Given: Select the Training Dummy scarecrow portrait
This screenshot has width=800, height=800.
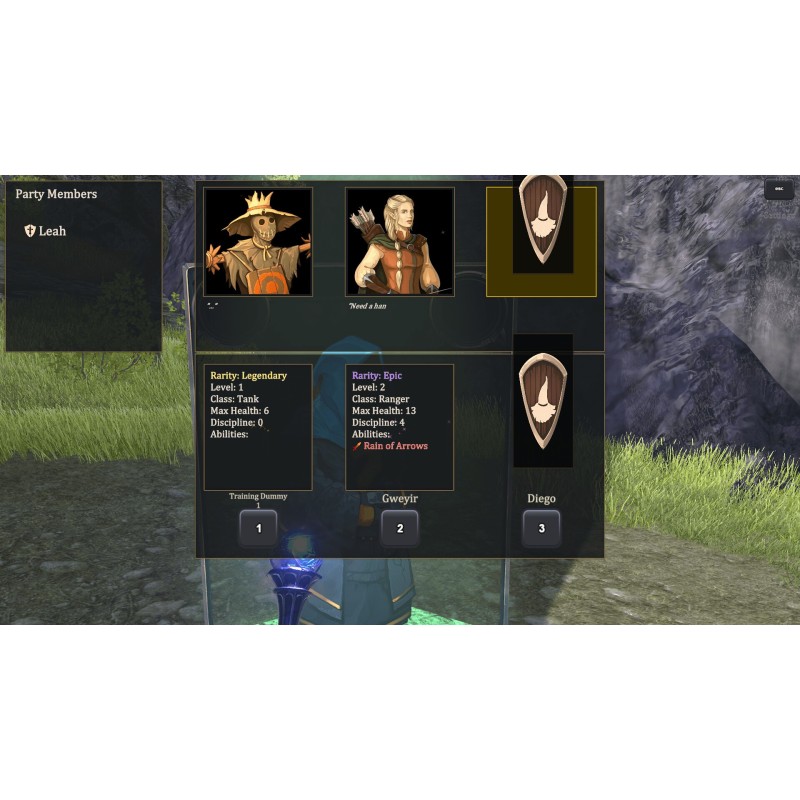Looking at the screenshot, I should (x=258, y=241).
